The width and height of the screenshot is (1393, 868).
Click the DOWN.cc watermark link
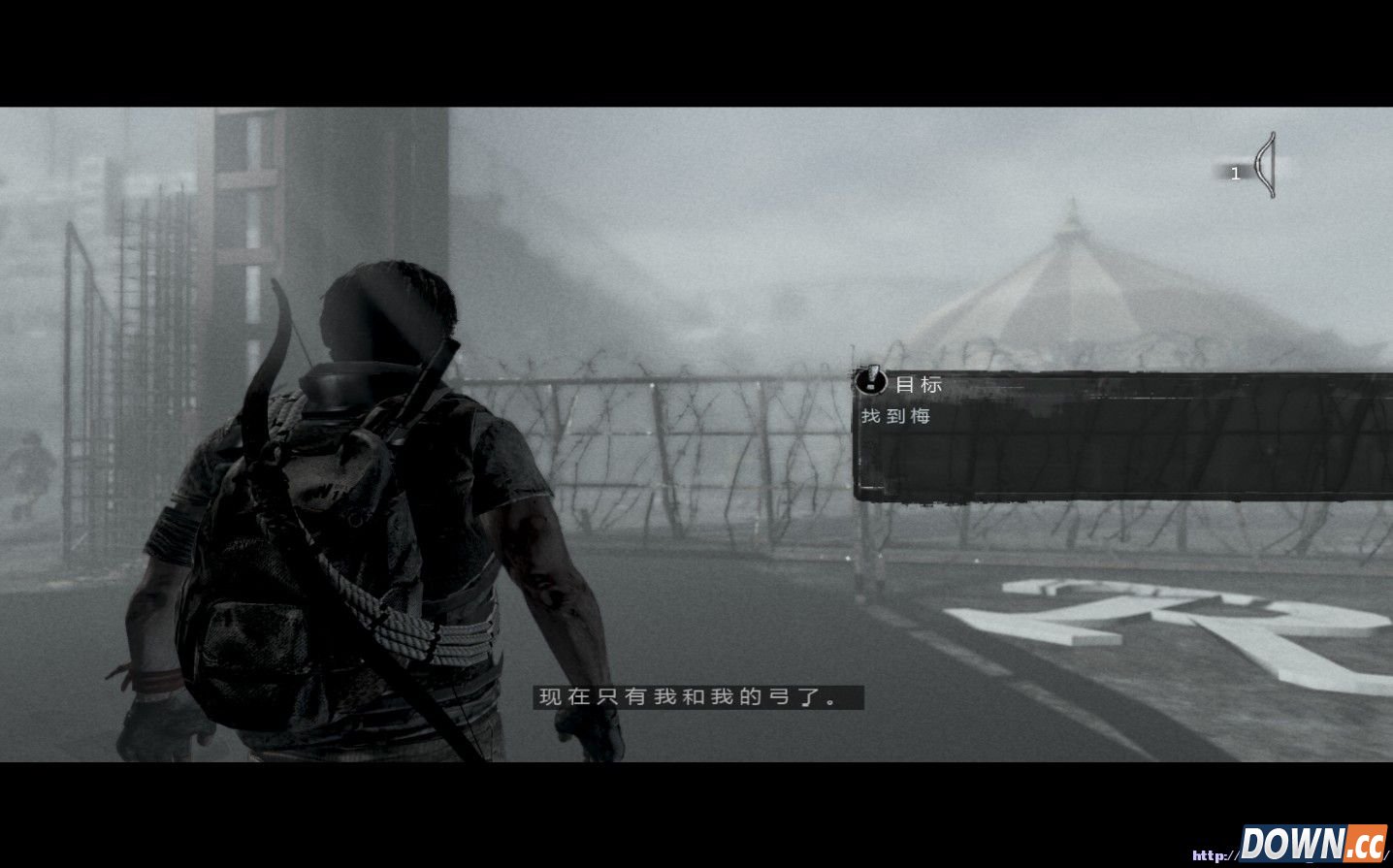click(x=1314, y=843)
